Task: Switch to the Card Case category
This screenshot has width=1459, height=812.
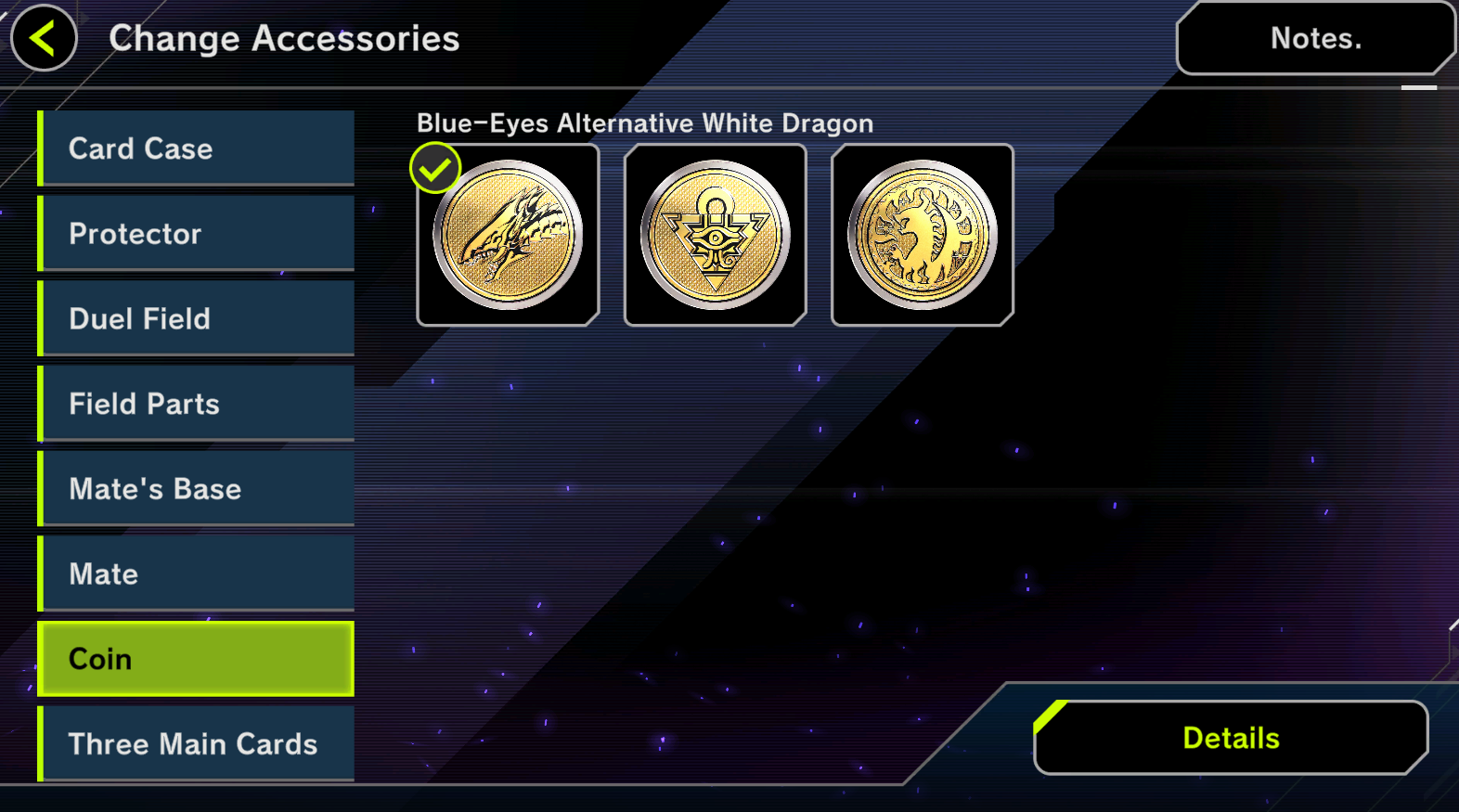Action: (x=197, y=148)
